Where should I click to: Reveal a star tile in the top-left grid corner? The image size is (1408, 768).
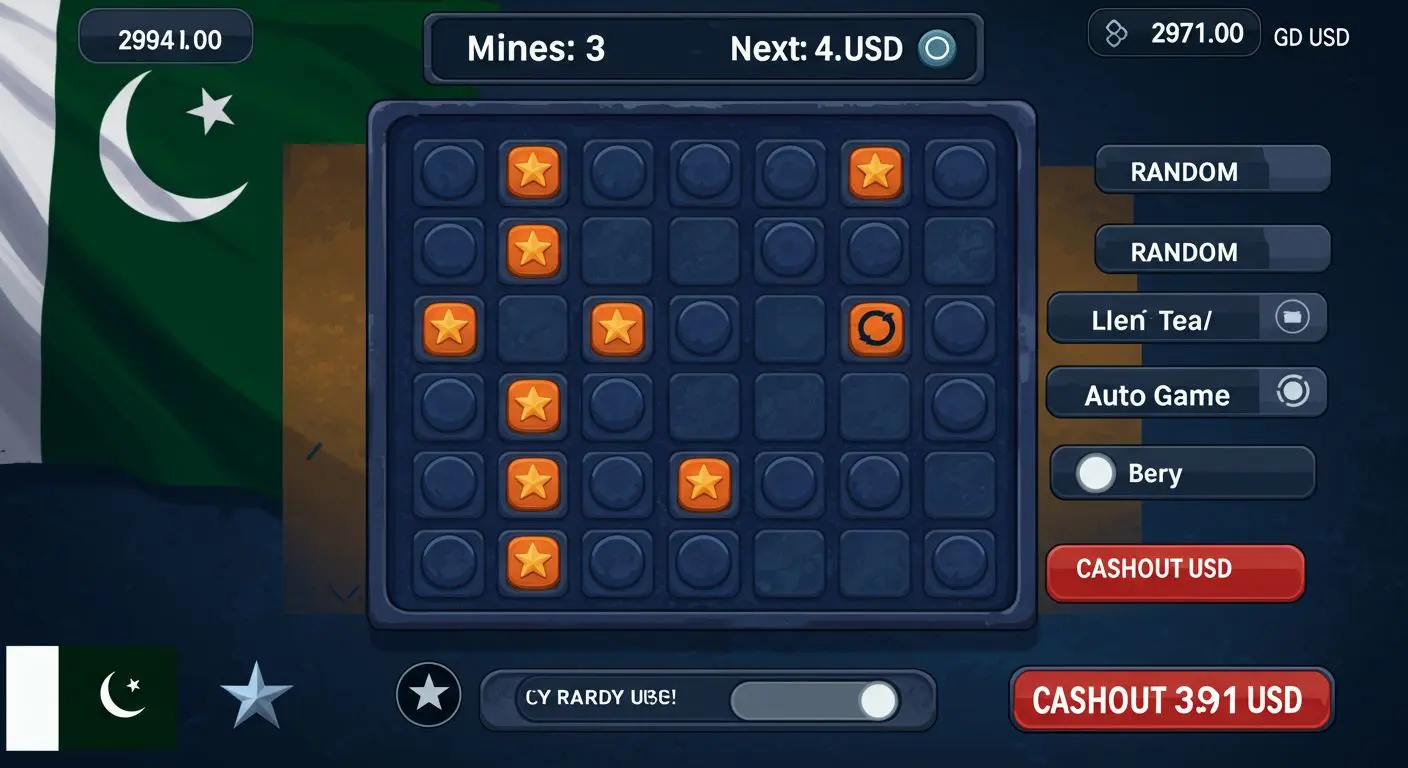coord(533,172)
